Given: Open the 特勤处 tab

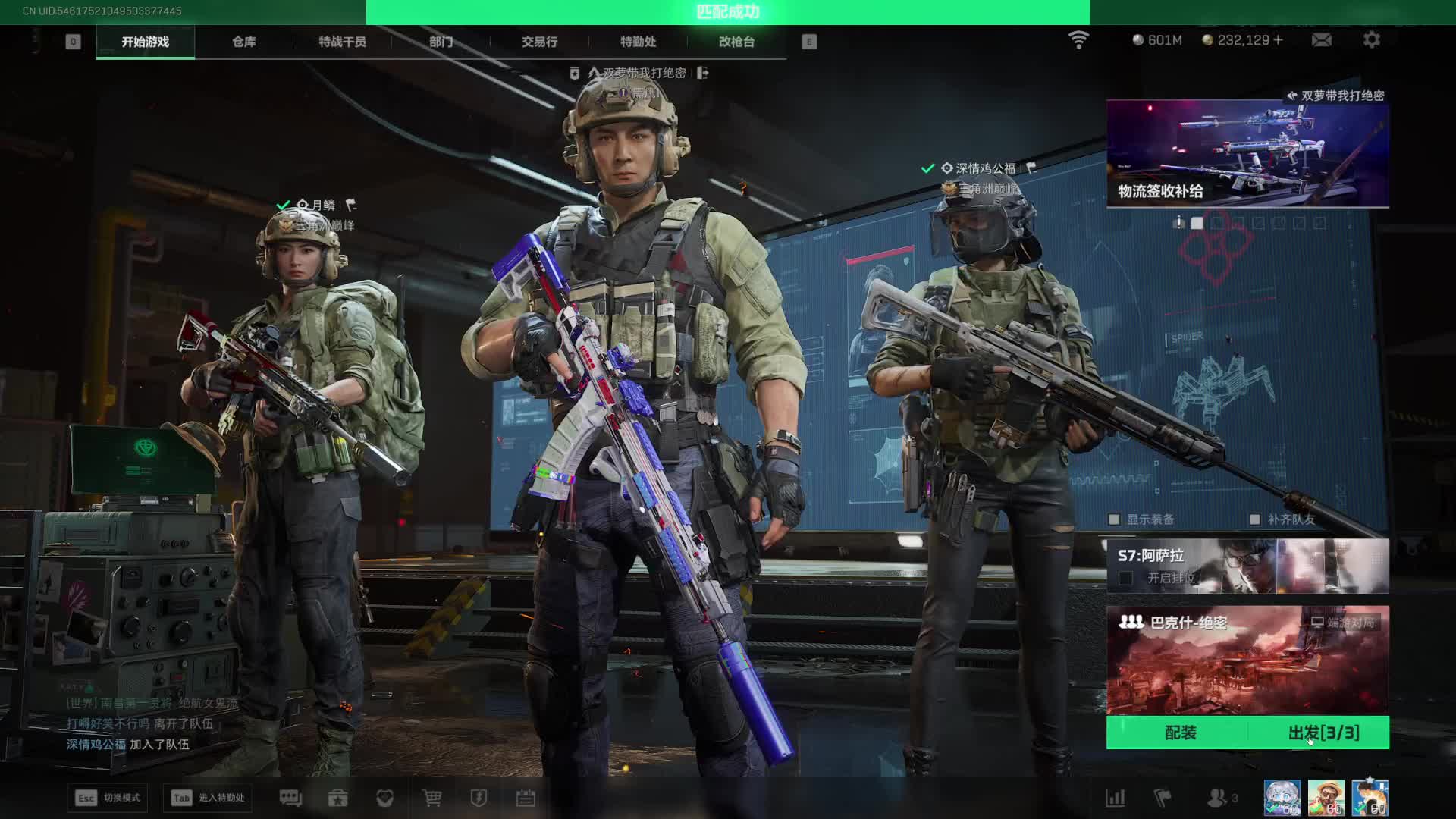Looking at the screenshot, I should 638,42.
